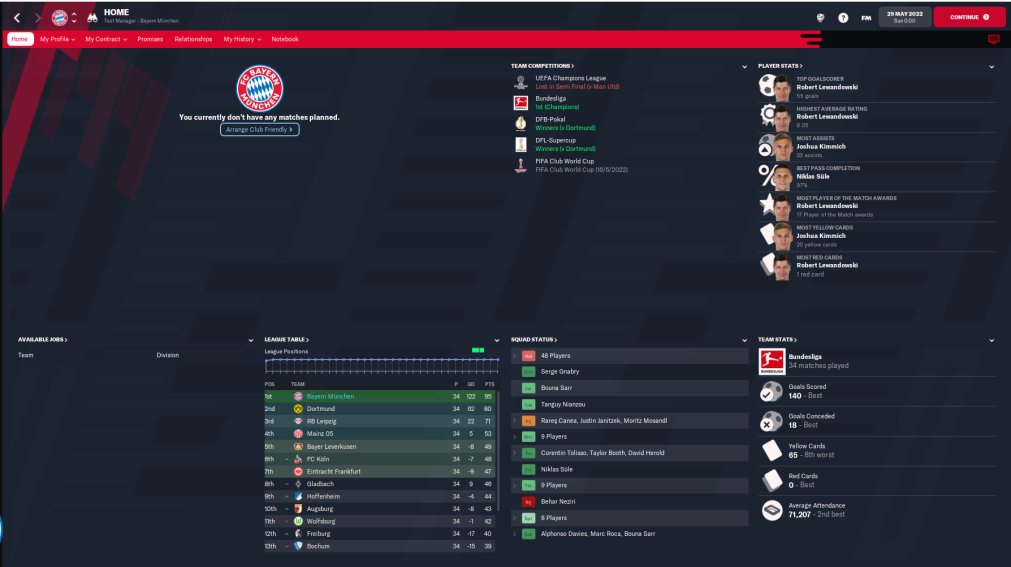
Task: Open the Team Competitions panel header
Action: click(543, 66)
